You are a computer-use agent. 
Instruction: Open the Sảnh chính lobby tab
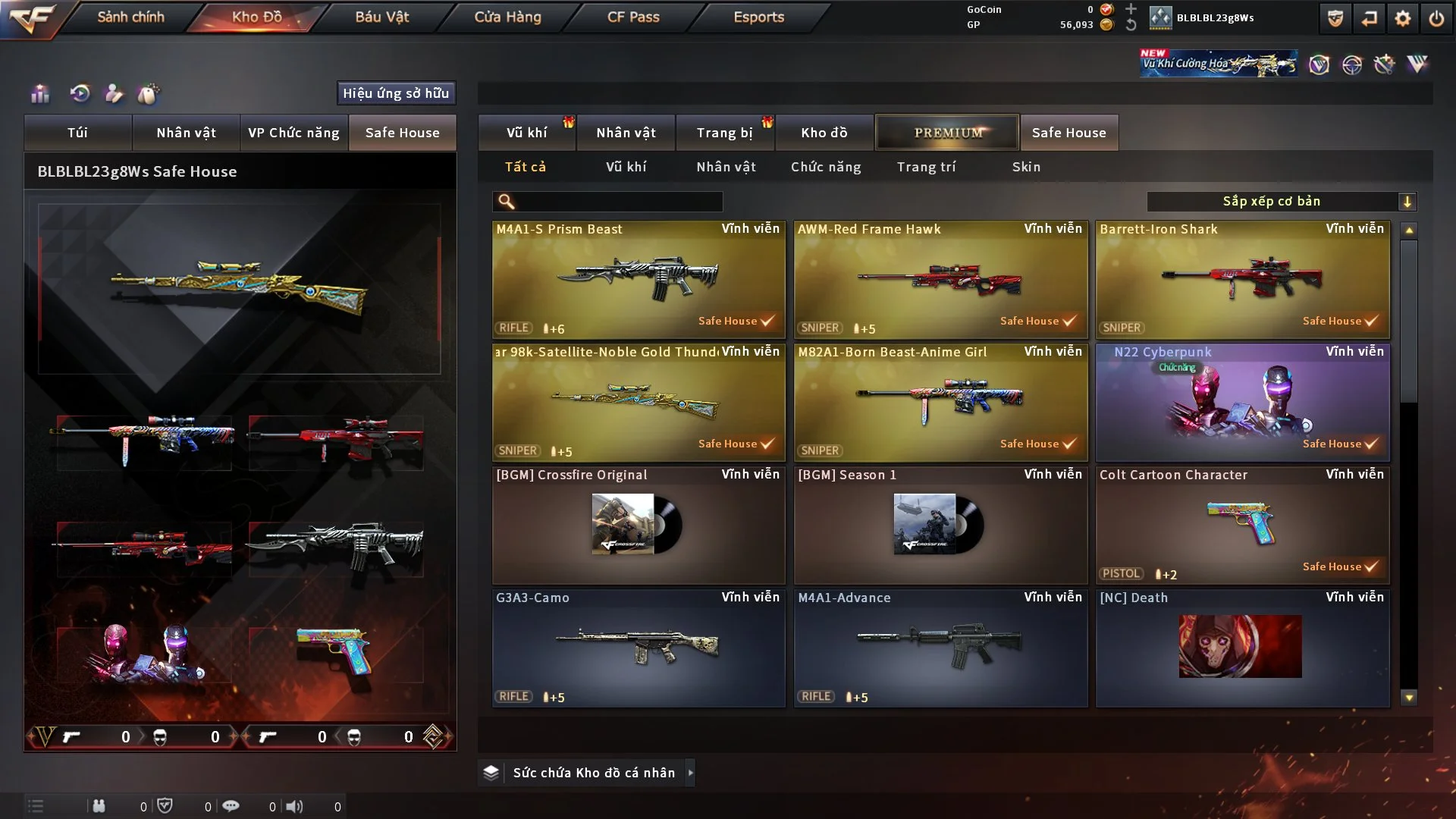click(130, 17)
